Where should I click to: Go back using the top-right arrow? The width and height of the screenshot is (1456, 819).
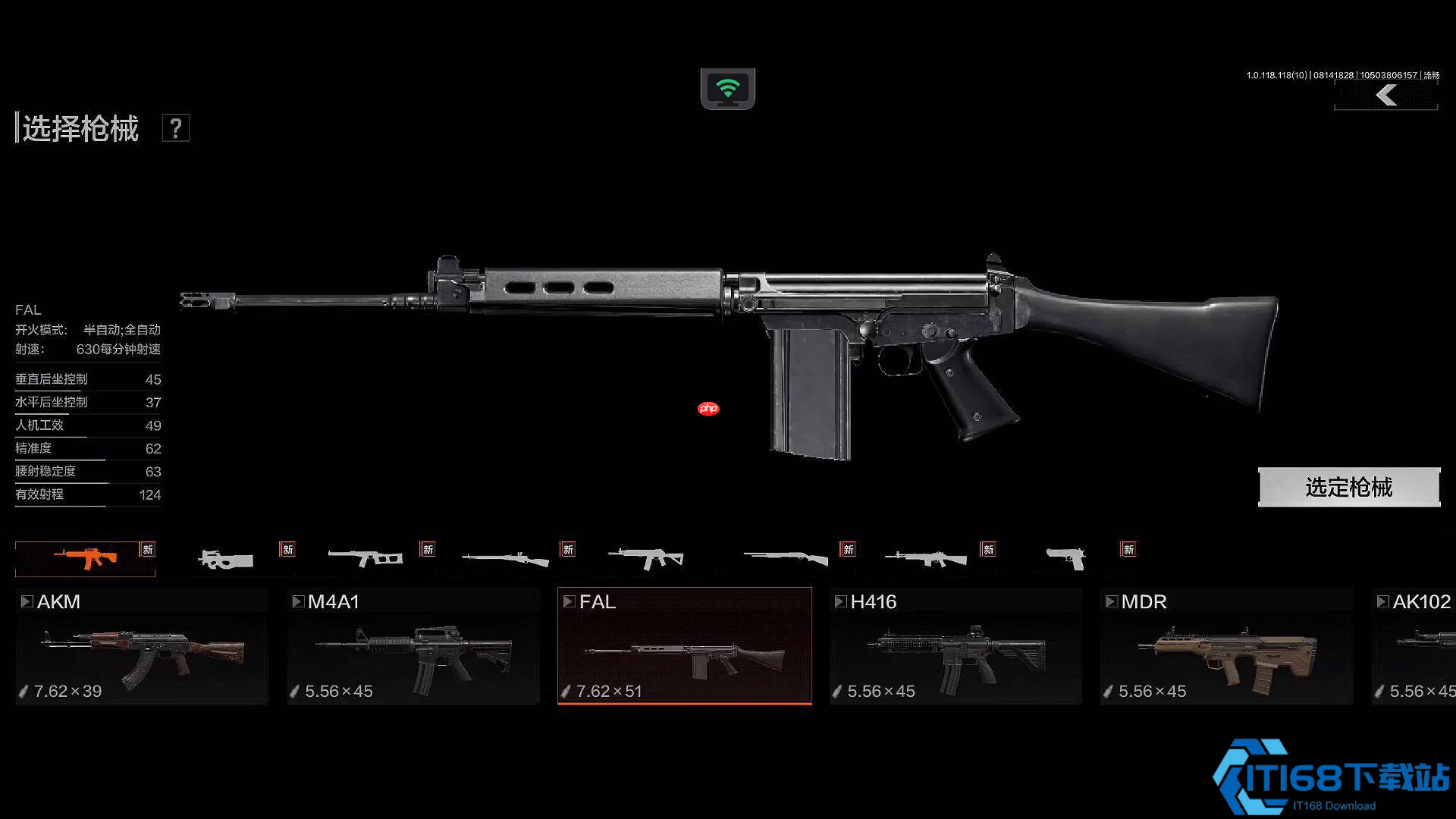pos(1386,96)
